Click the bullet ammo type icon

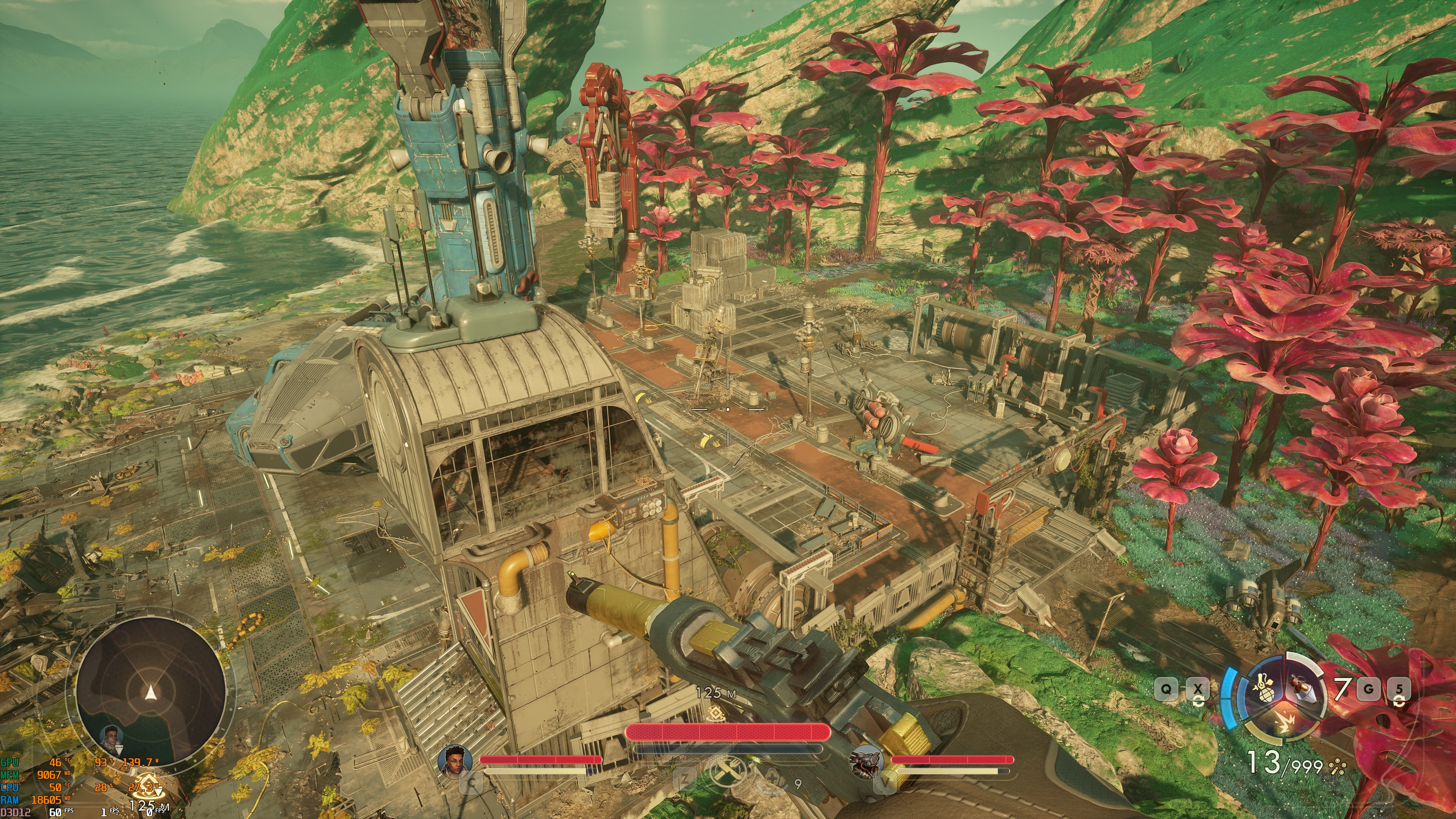(x=1337, y=767)
